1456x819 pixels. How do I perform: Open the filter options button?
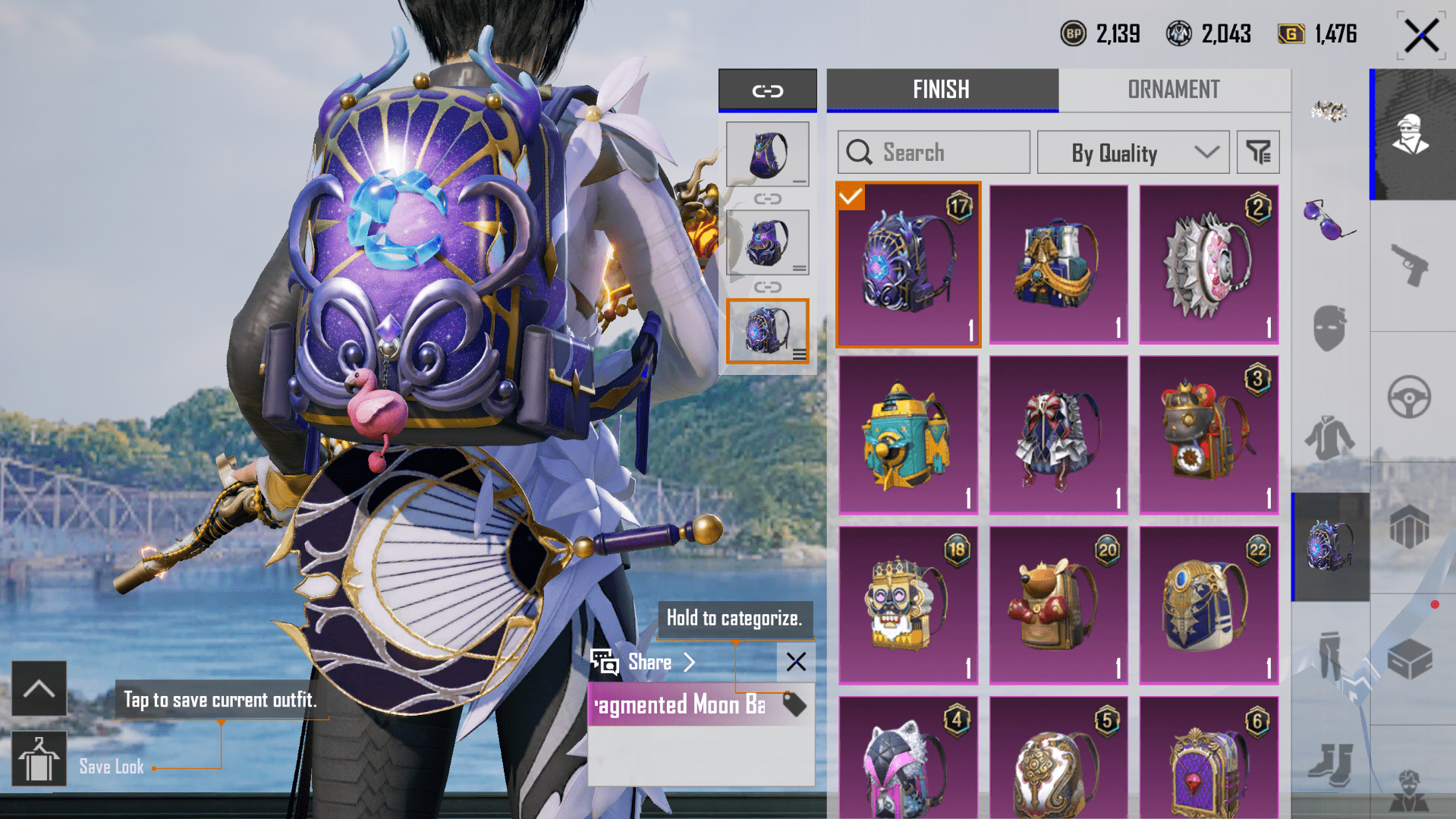1258,153
